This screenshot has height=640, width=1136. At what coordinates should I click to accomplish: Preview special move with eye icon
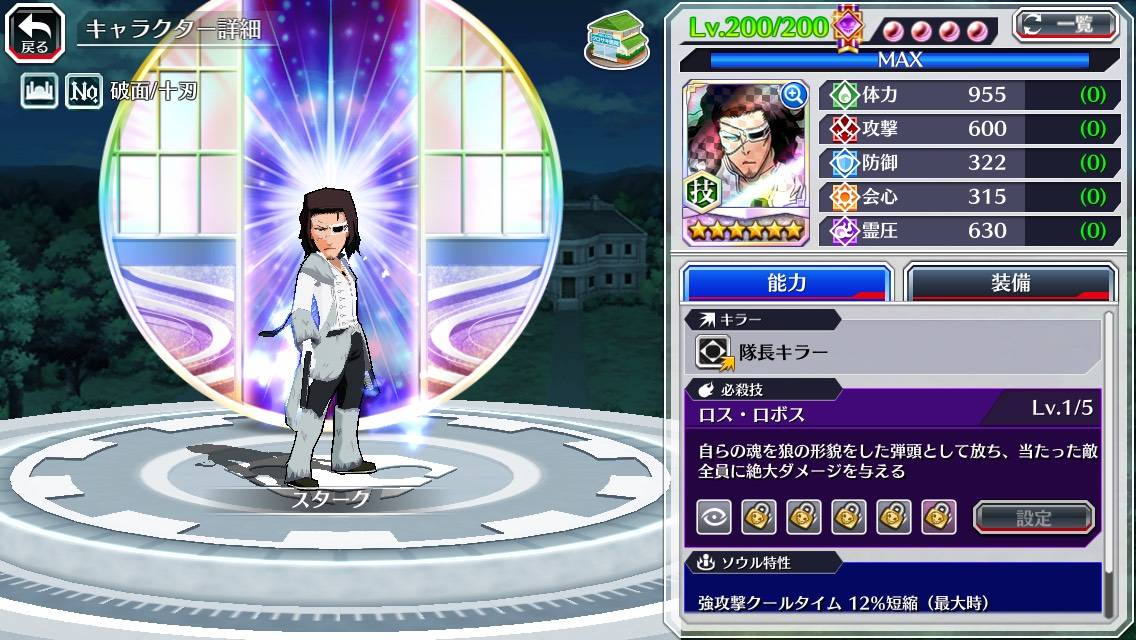pos(714,517)
